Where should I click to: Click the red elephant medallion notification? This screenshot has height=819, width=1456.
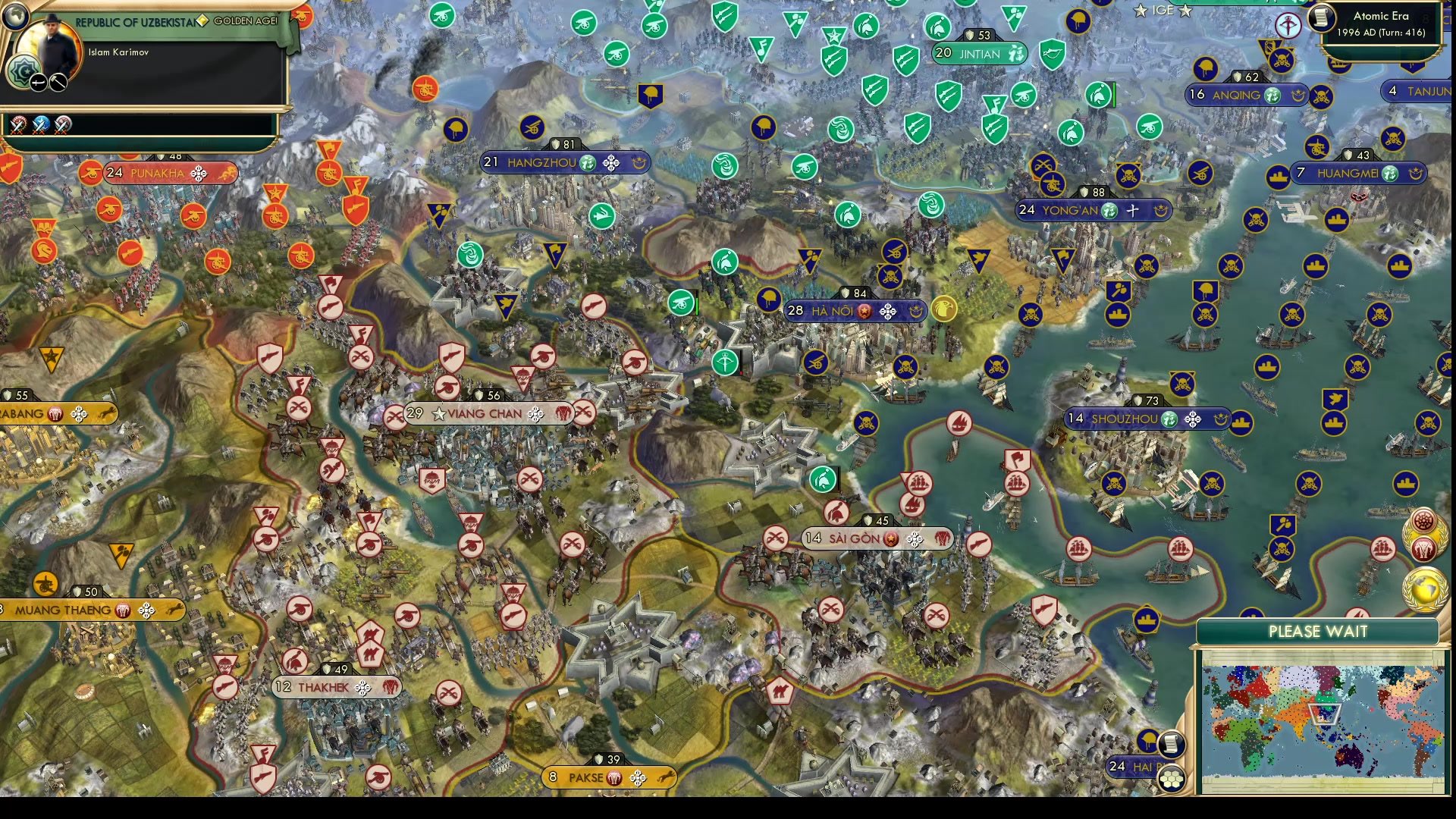(x=1424, y=549)
